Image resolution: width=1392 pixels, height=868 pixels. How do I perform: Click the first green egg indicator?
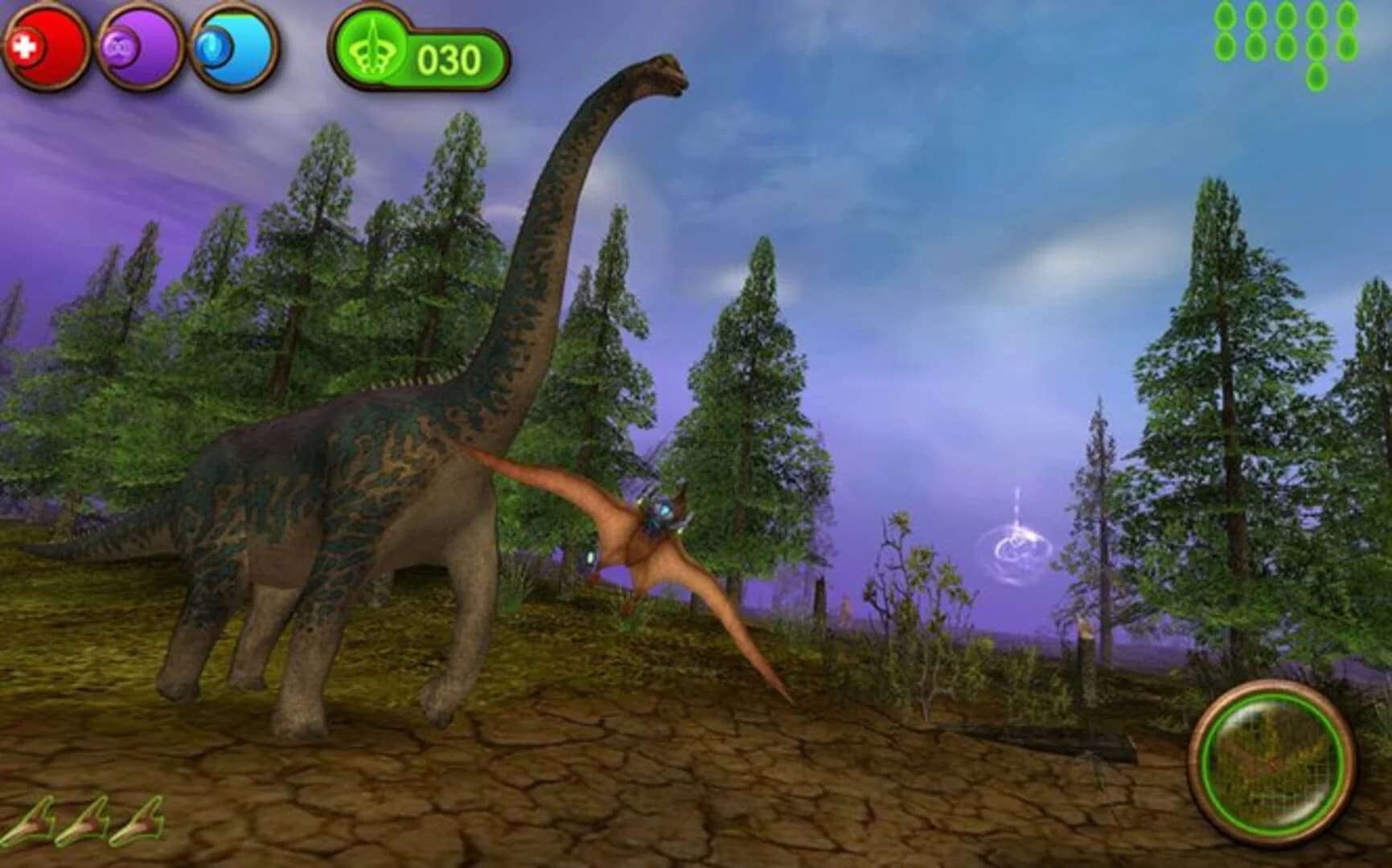1225,16
